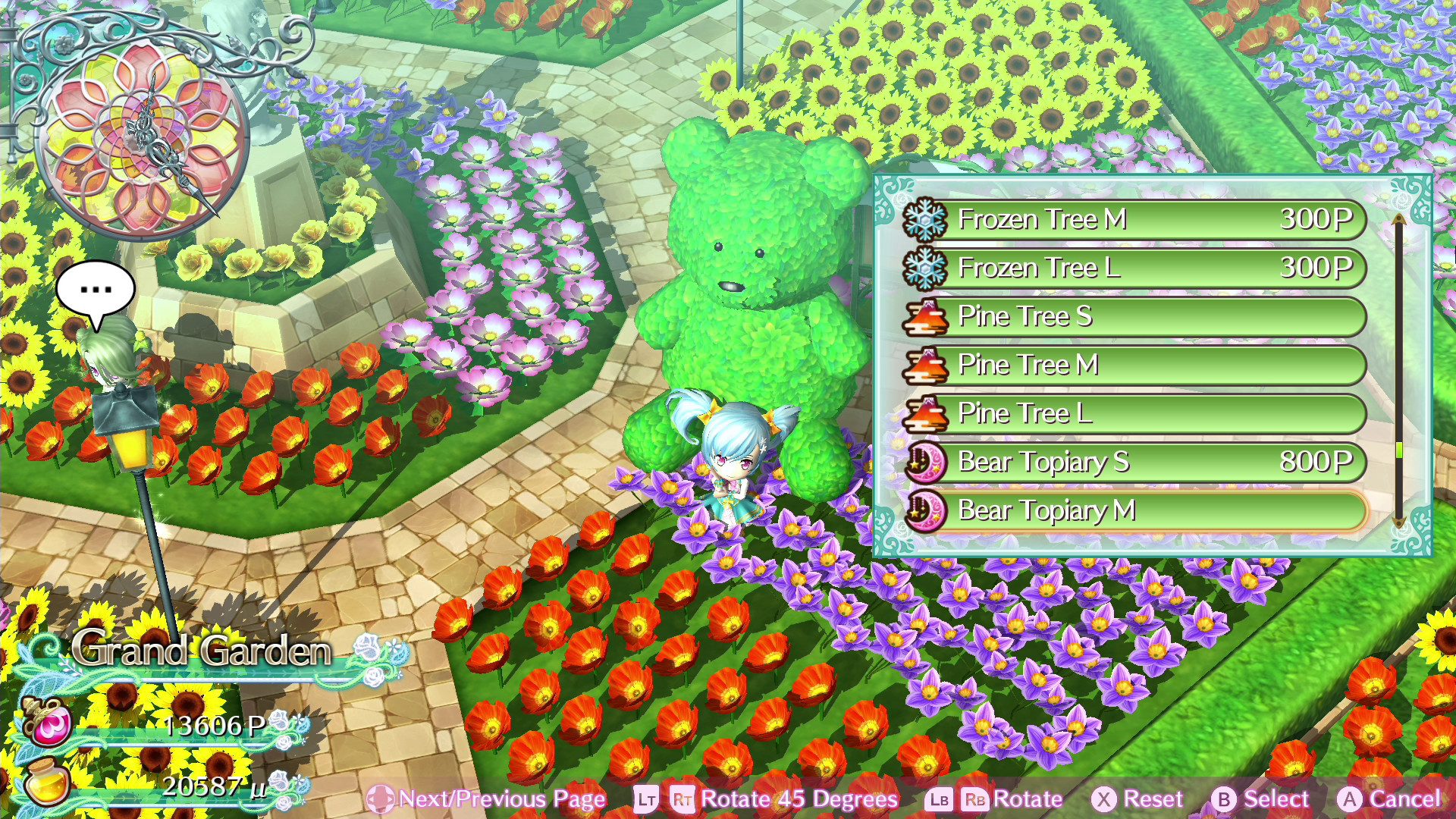This screenshot has width=1456, height=819.
Task: Click the snowflake icon beside Frozen Tree L
Action: click(x=926, y=268)
